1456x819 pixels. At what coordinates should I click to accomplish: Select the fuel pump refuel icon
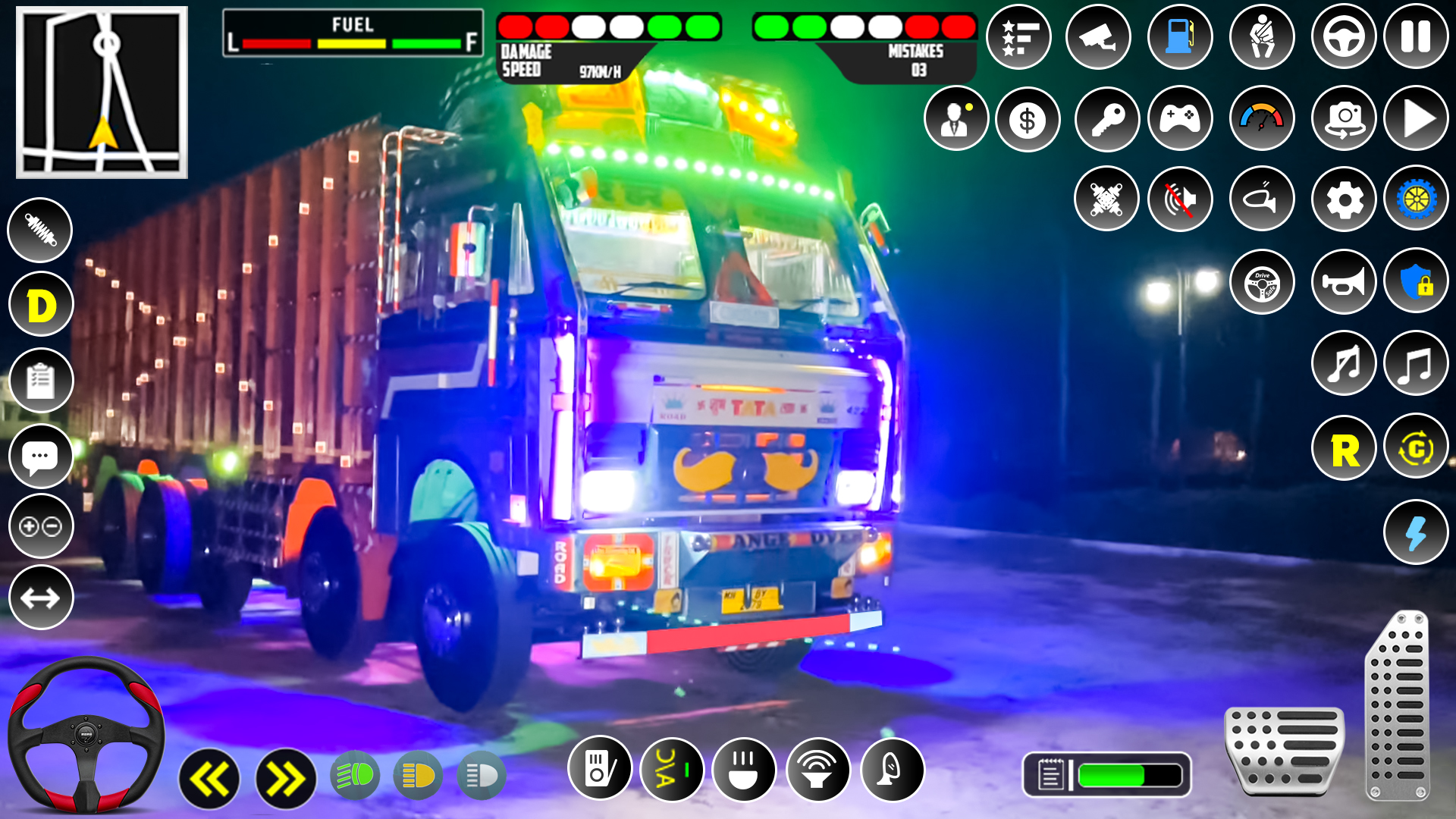[x=1181, y=36]
